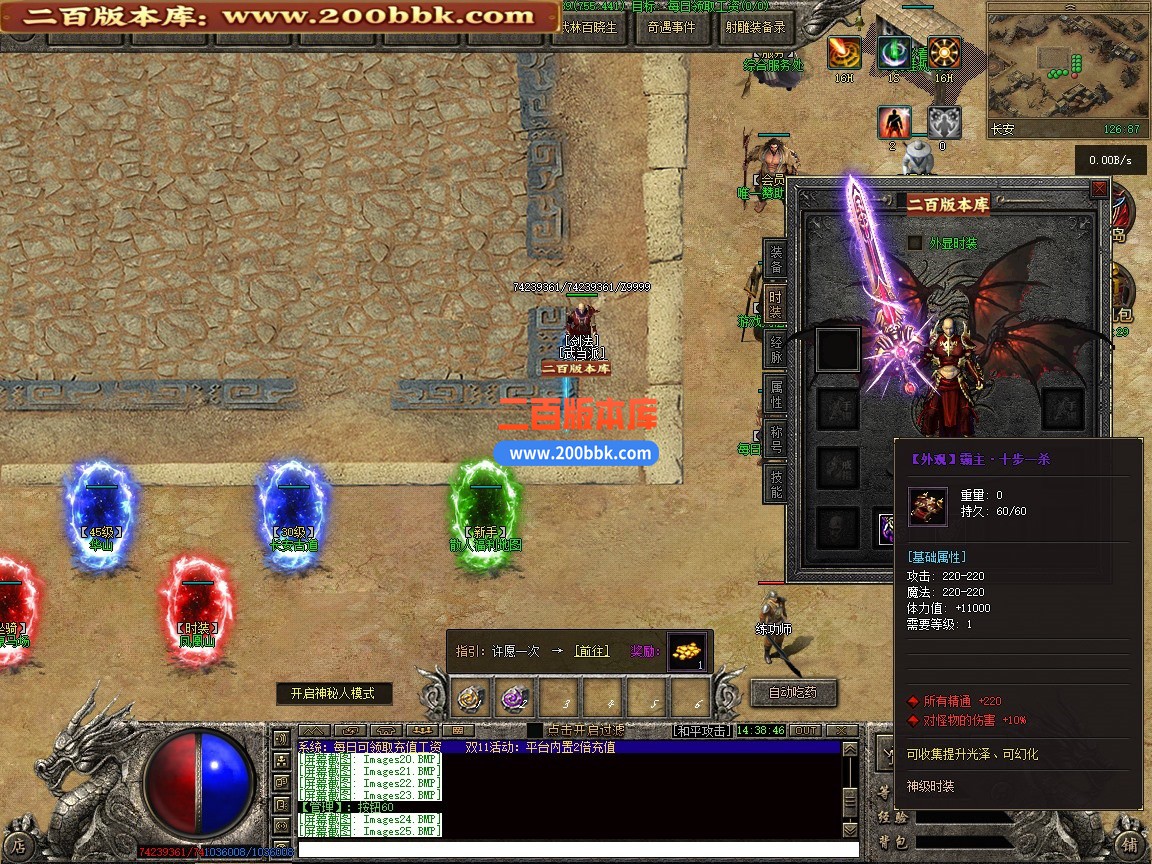
Task: Click the 和平攻击 attack mode toggle
Action: point(700,731)
